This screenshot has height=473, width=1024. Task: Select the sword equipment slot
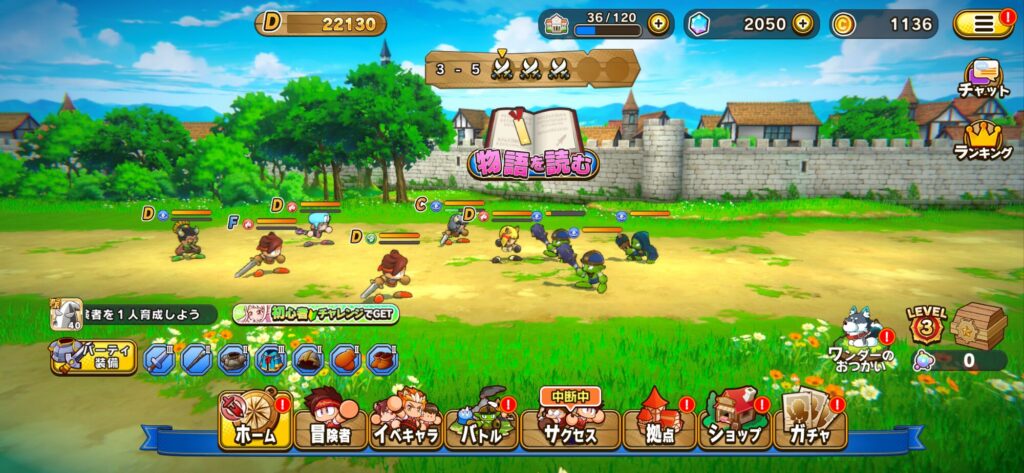point(159,358)
